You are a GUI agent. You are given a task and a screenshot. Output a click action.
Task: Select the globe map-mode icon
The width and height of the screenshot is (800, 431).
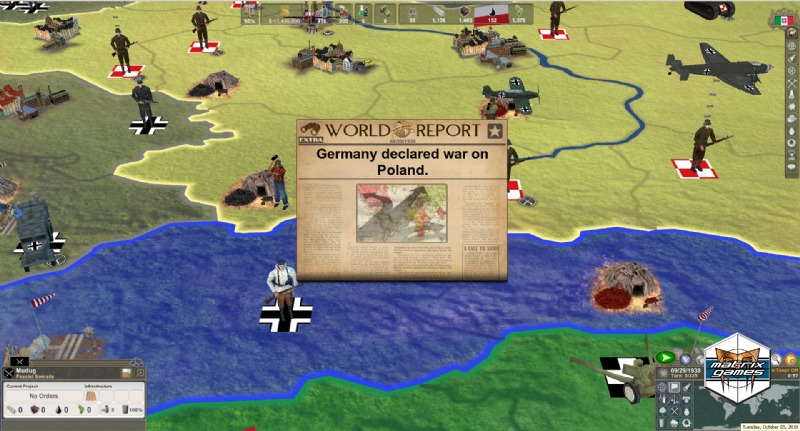[x=662, y=388]
